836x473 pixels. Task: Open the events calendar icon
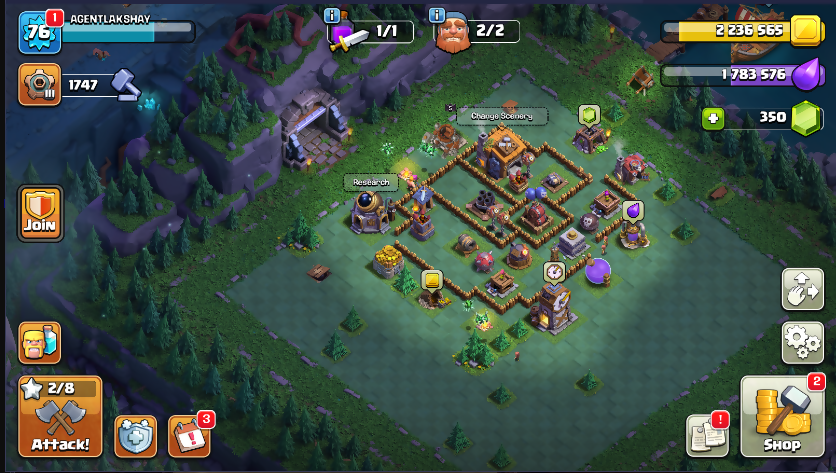click(189, 435)
